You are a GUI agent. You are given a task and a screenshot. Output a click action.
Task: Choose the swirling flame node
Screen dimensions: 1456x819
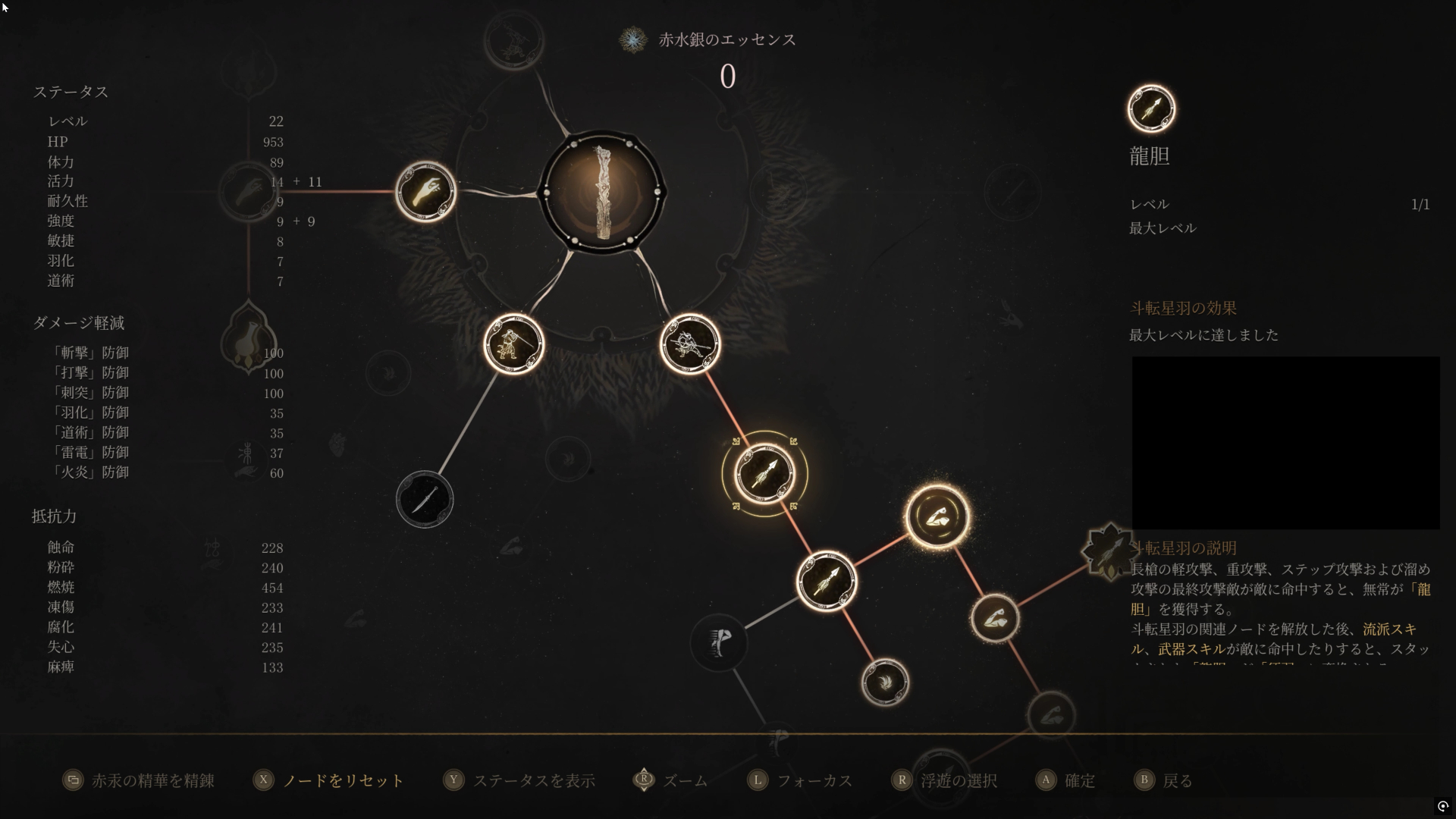(885, 682)
